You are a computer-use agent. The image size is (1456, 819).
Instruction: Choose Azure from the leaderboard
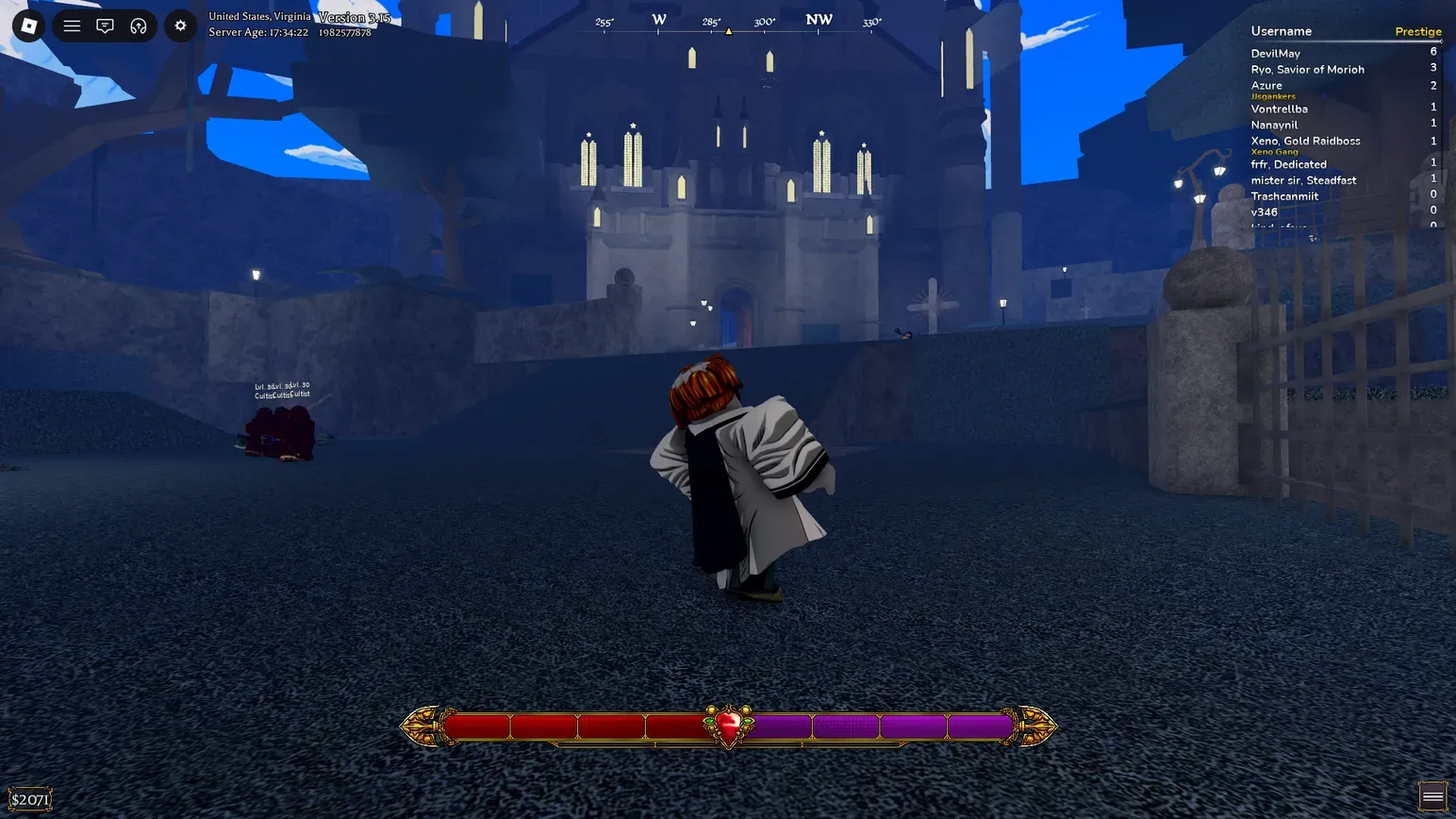coord(1266,86)
